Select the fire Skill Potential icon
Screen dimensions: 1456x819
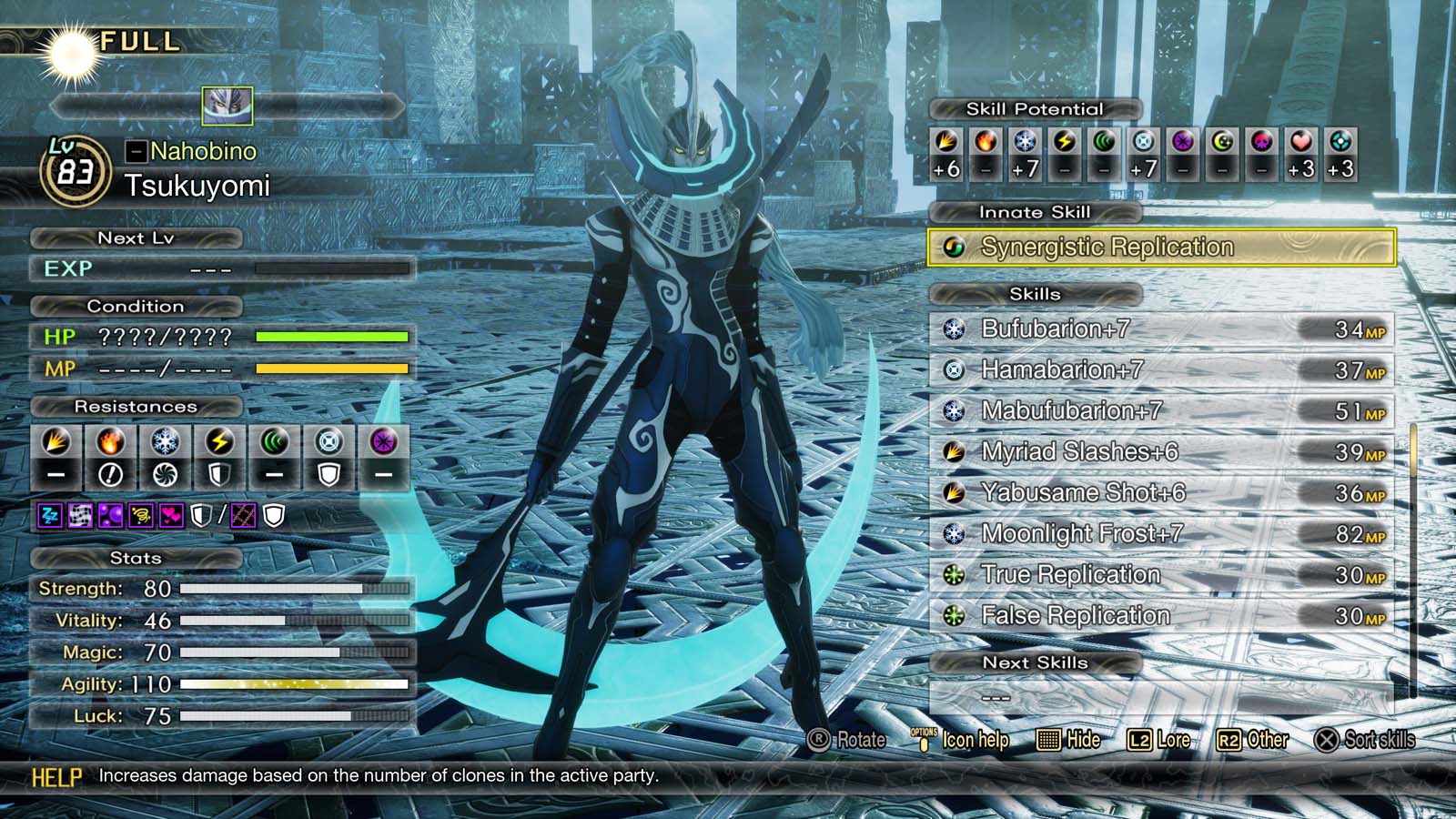(986, 143)
